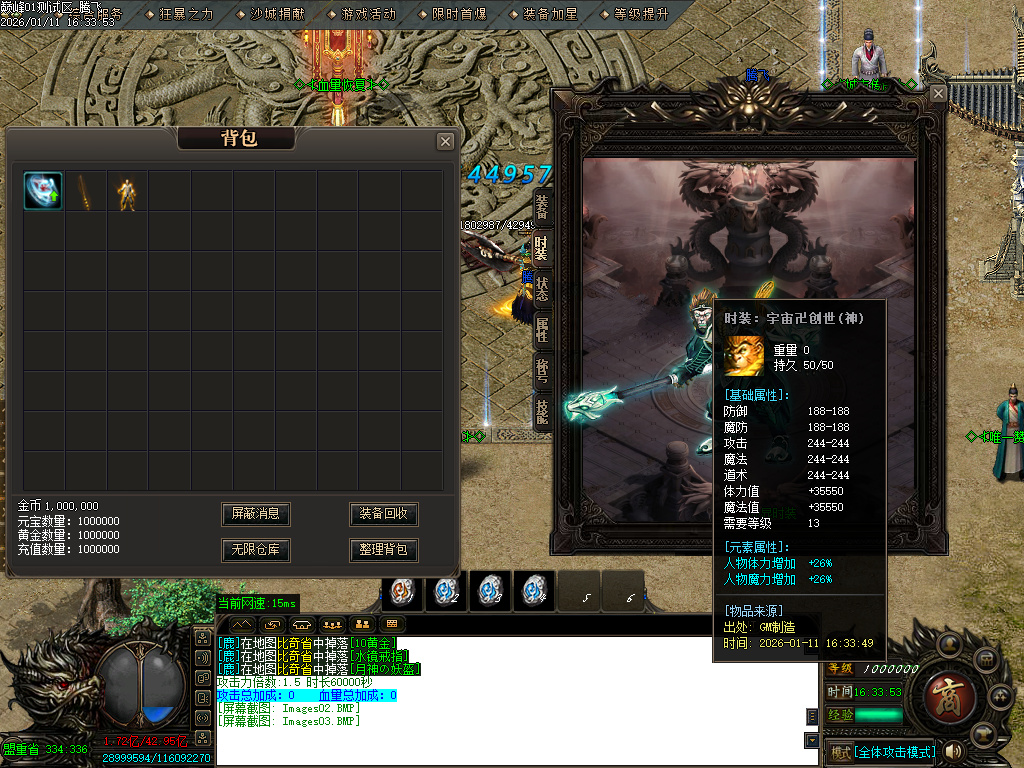Close the character panel window

[938, 93]
